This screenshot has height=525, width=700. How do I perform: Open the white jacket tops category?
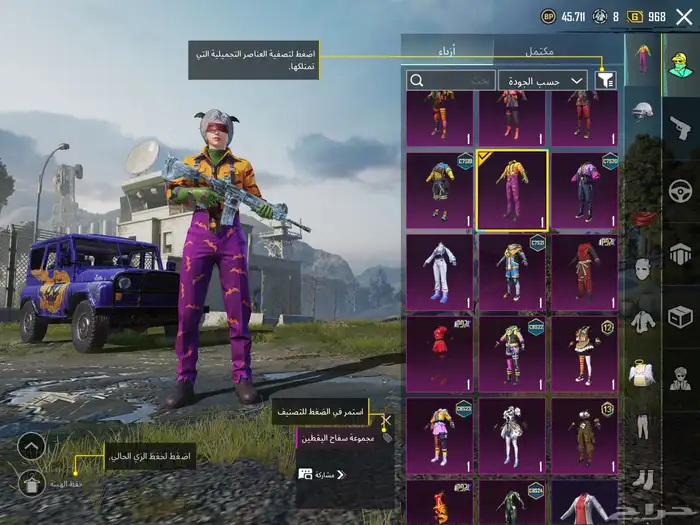[x=642, y=321]
